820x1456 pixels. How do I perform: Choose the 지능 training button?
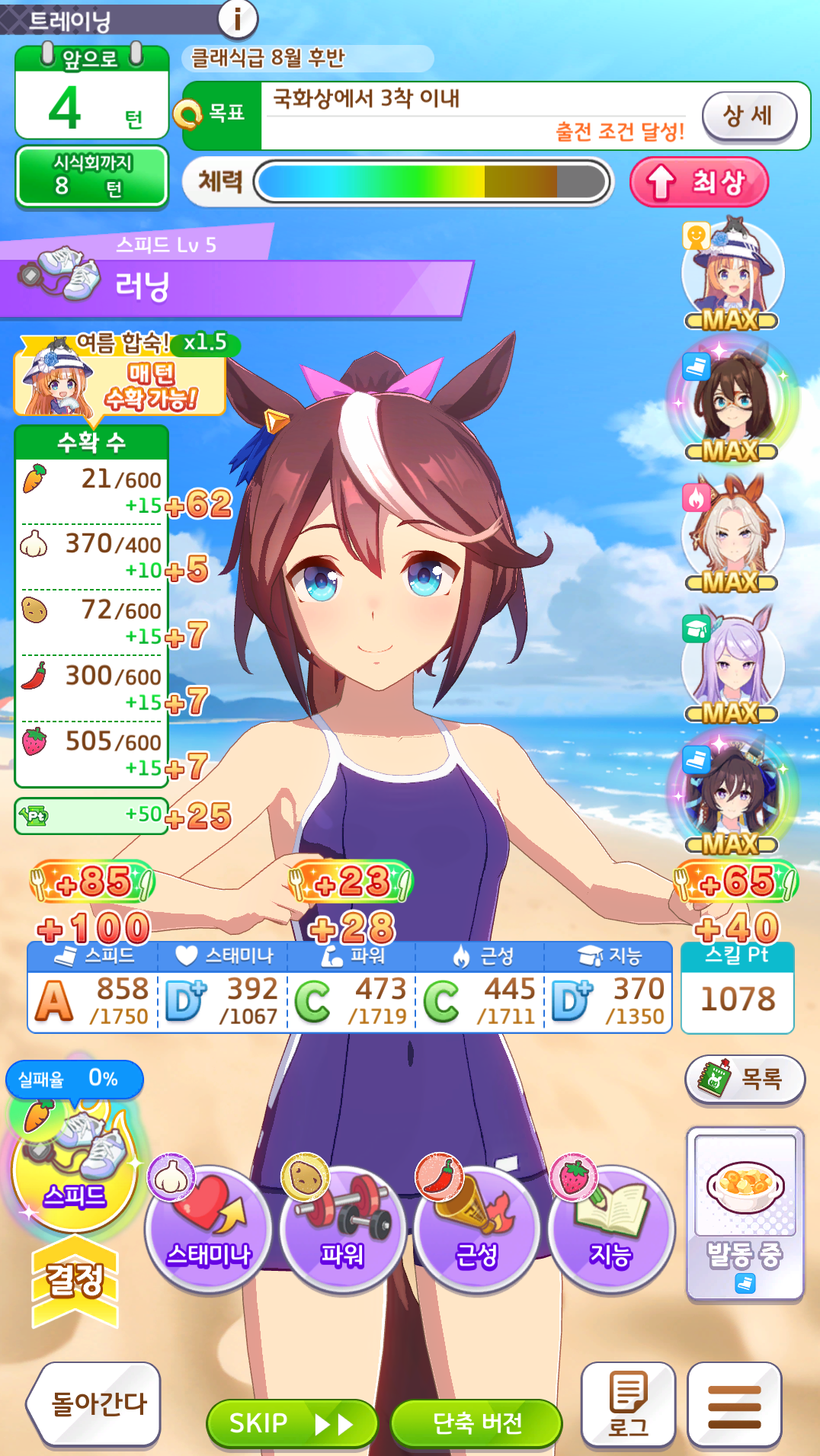coord(610,1228)
